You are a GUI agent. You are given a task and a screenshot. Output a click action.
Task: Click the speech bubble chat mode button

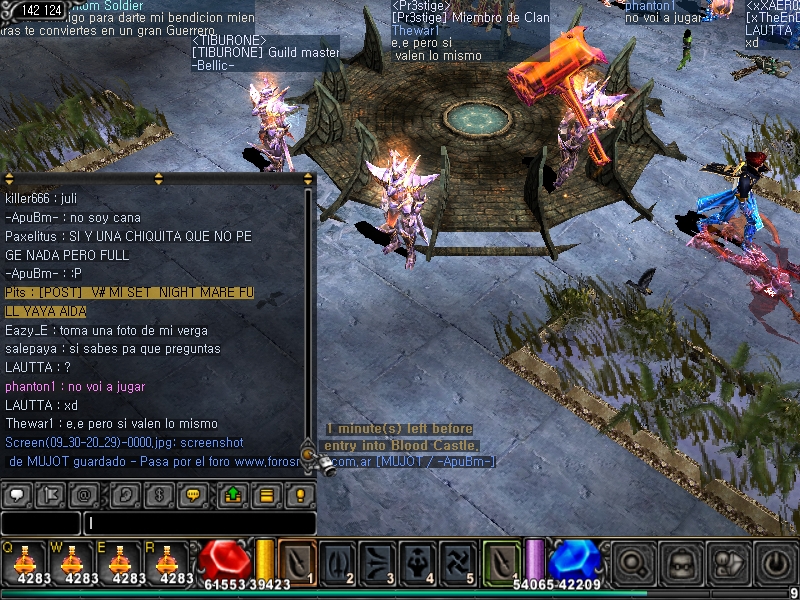tap(18, 494)
